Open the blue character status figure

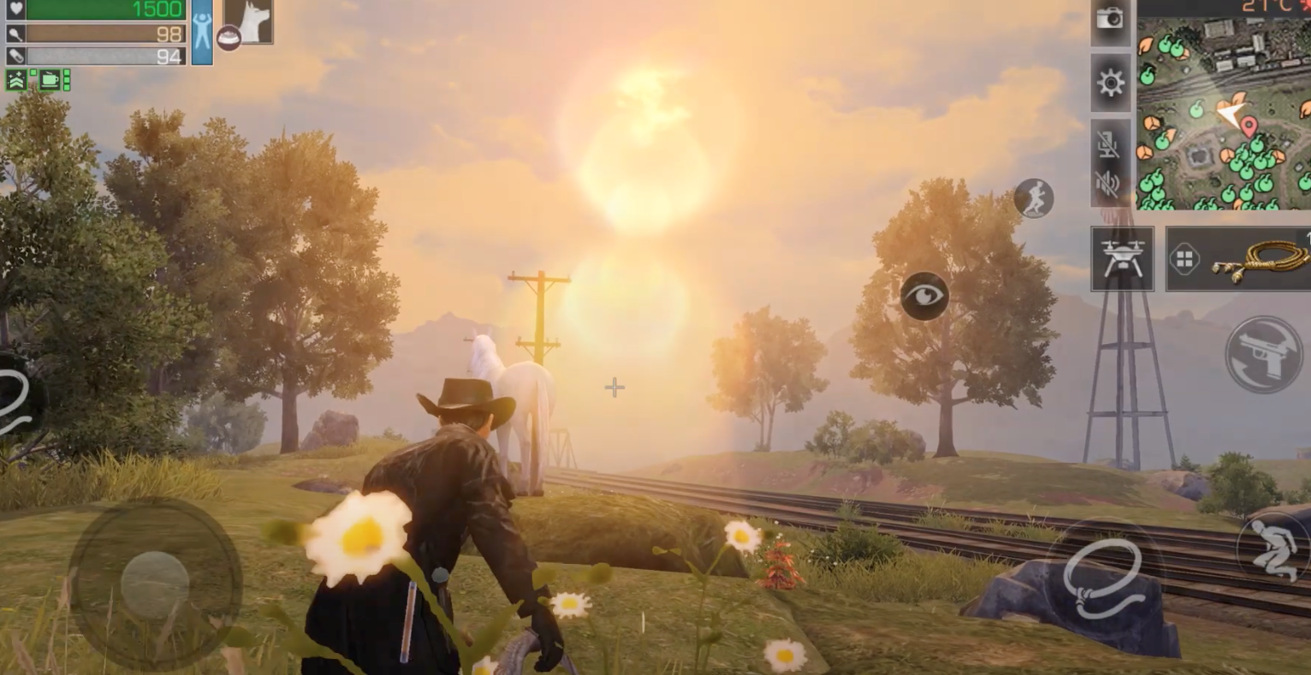tap(202, 32)
